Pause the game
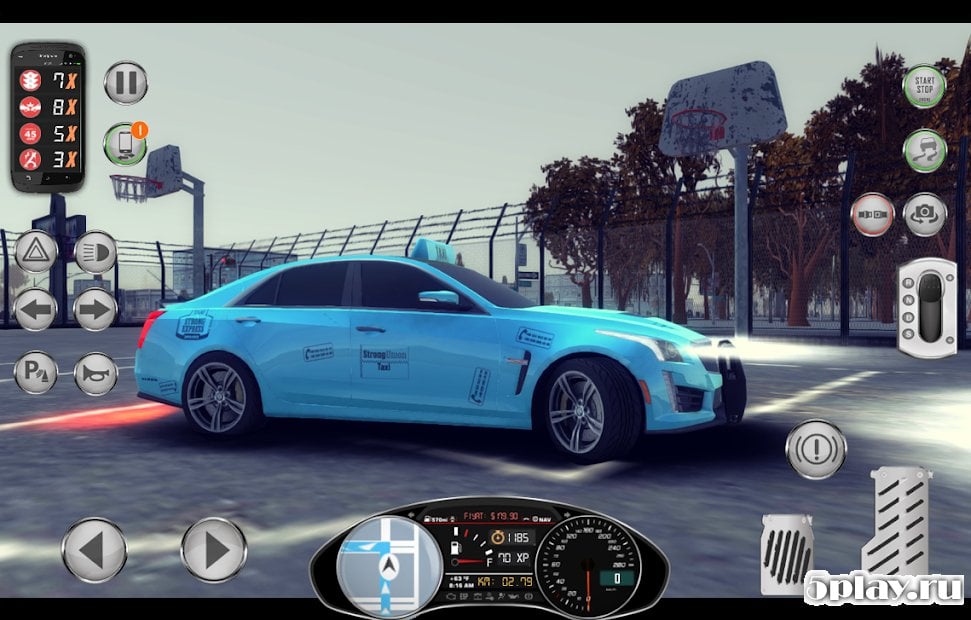 (126, 82)
